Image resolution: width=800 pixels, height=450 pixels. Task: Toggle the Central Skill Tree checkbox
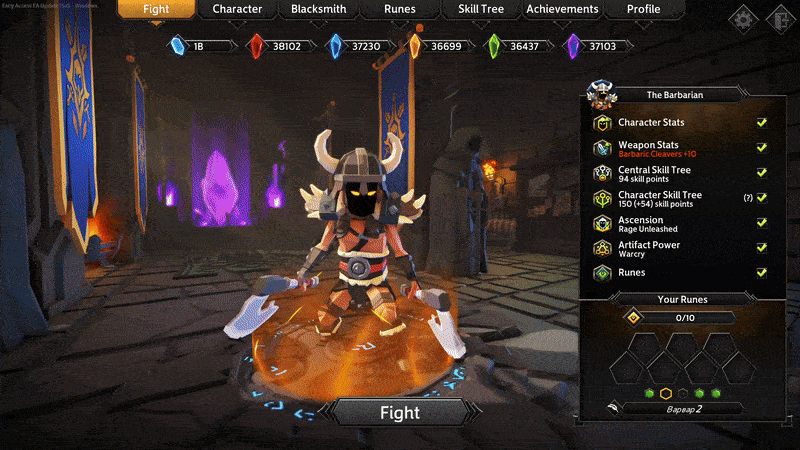tap(762, 173)
